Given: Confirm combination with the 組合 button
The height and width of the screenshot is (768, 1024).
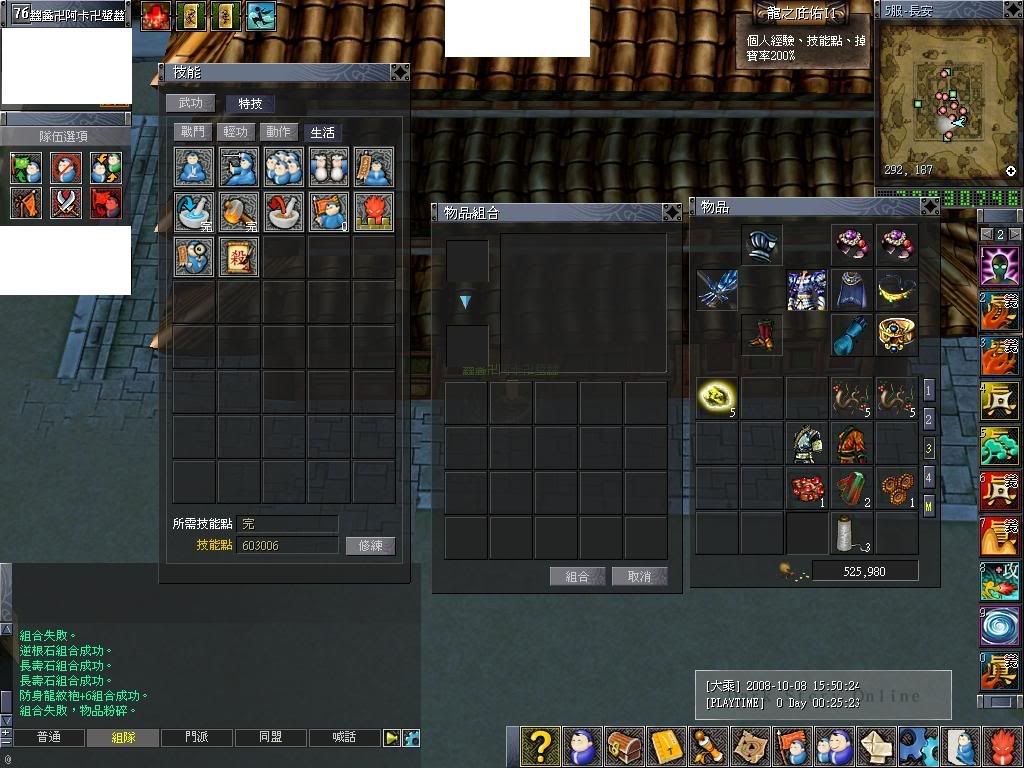Looking at the screenshot, I should pyautogui.click(x=578, y=576).
